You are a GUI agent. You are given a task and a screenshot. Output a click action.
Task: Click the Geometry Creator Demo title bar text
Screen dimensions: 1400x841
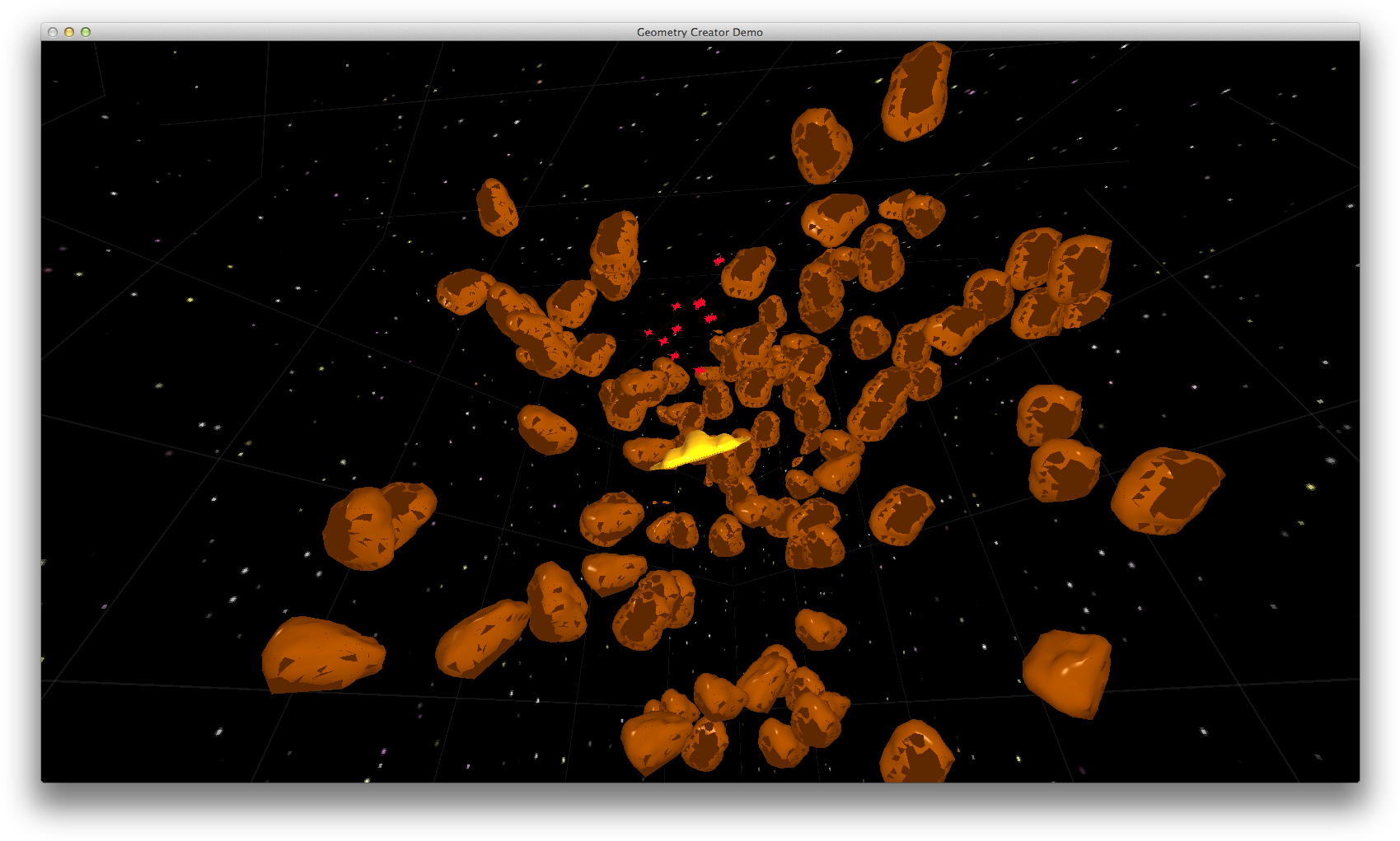click(699, 31)
